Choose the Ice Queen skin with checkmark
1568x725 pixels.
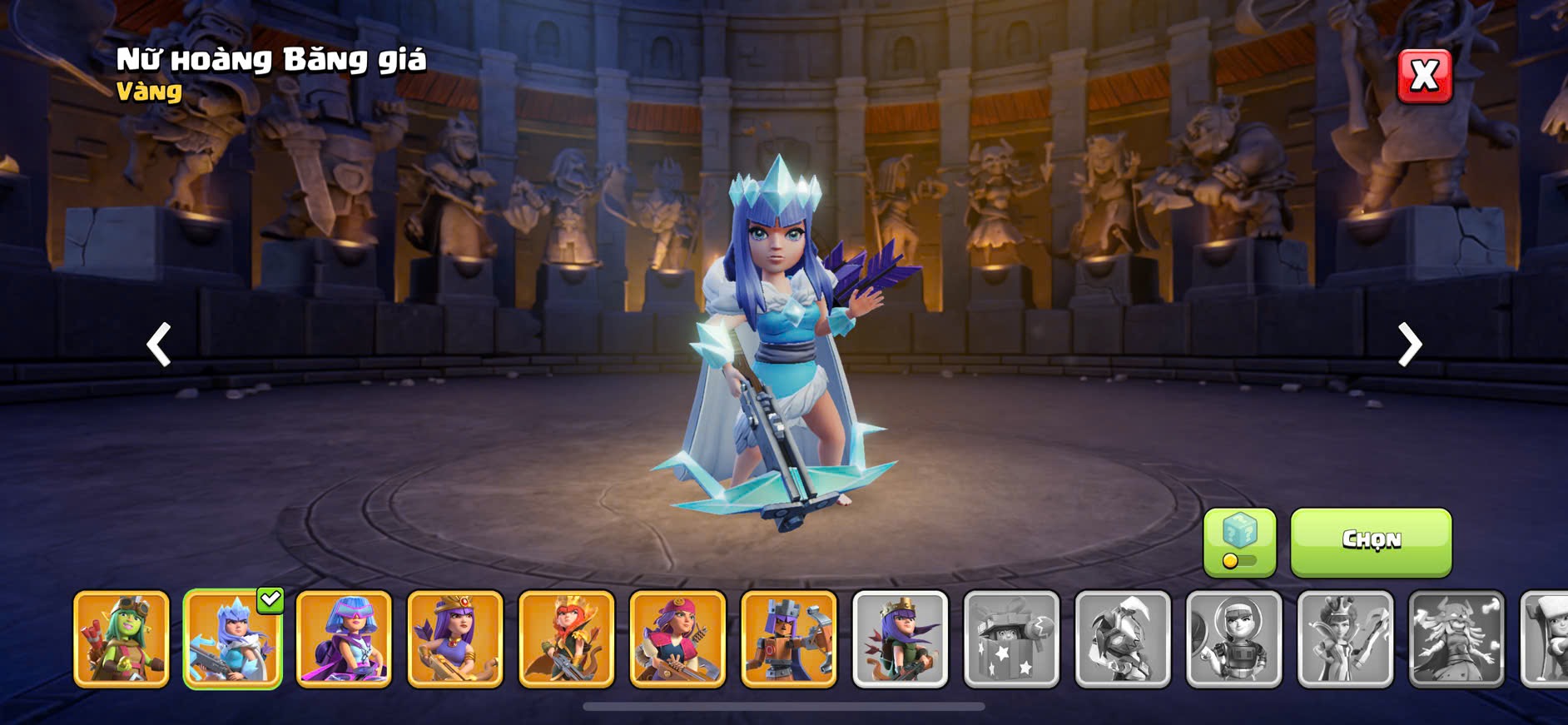tap(232, 639)
